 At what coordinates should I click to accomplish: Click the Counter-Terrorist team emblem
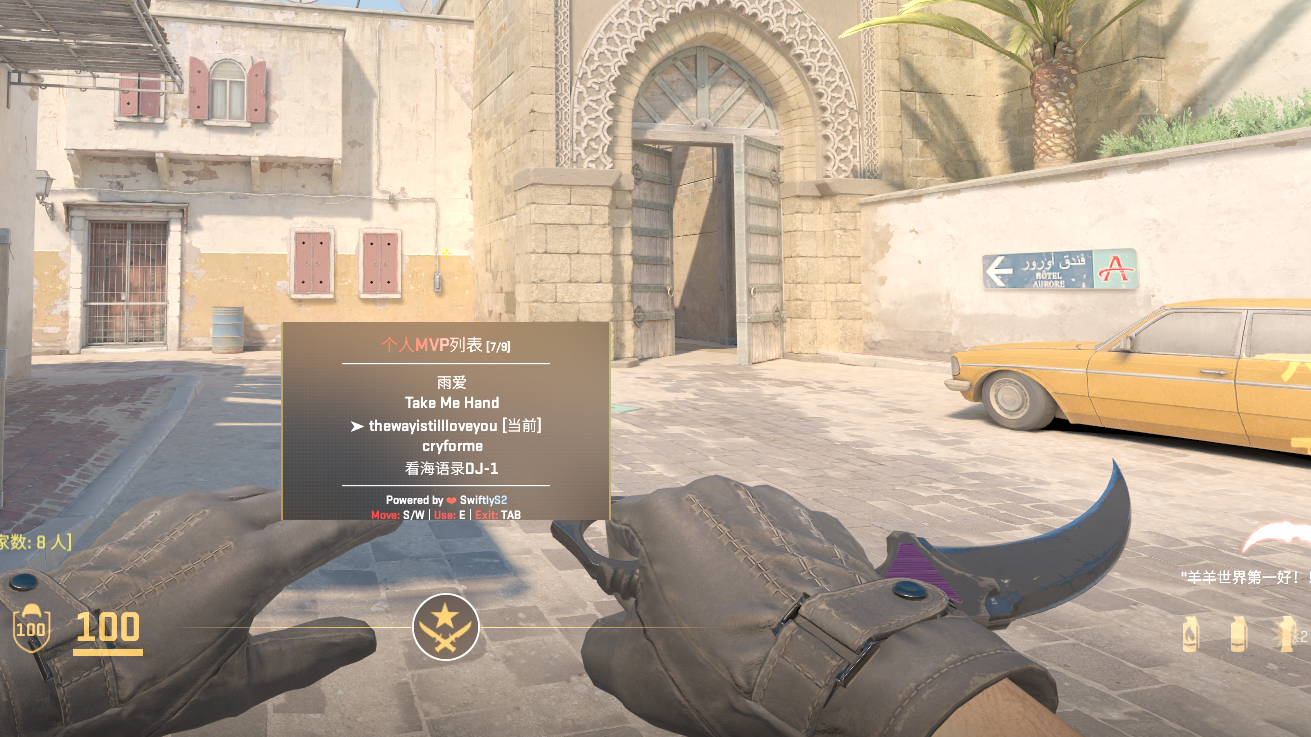point(446,627)
